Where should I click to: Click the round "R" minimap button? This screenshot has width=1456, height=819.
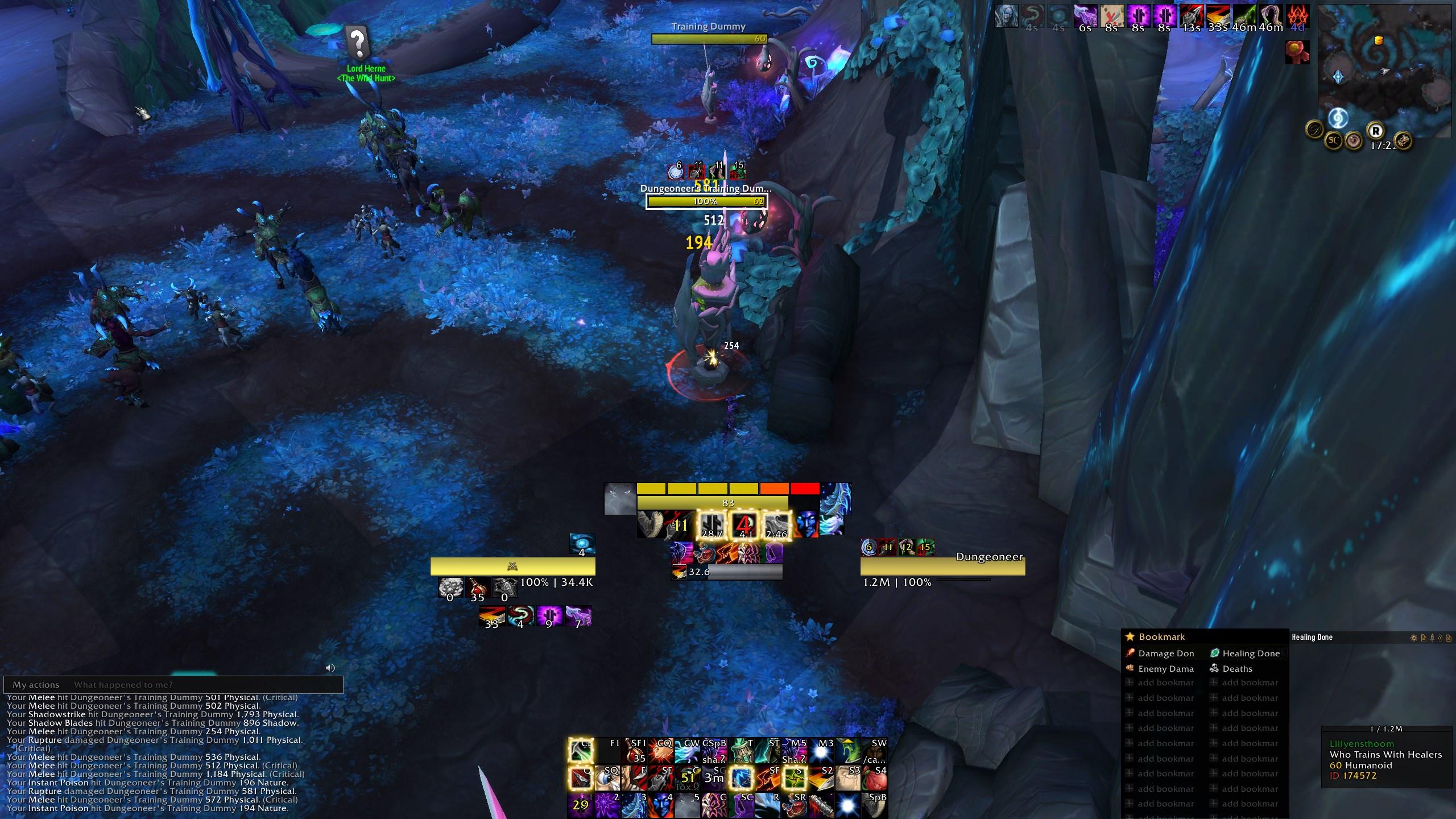(x=1375, y=131)
